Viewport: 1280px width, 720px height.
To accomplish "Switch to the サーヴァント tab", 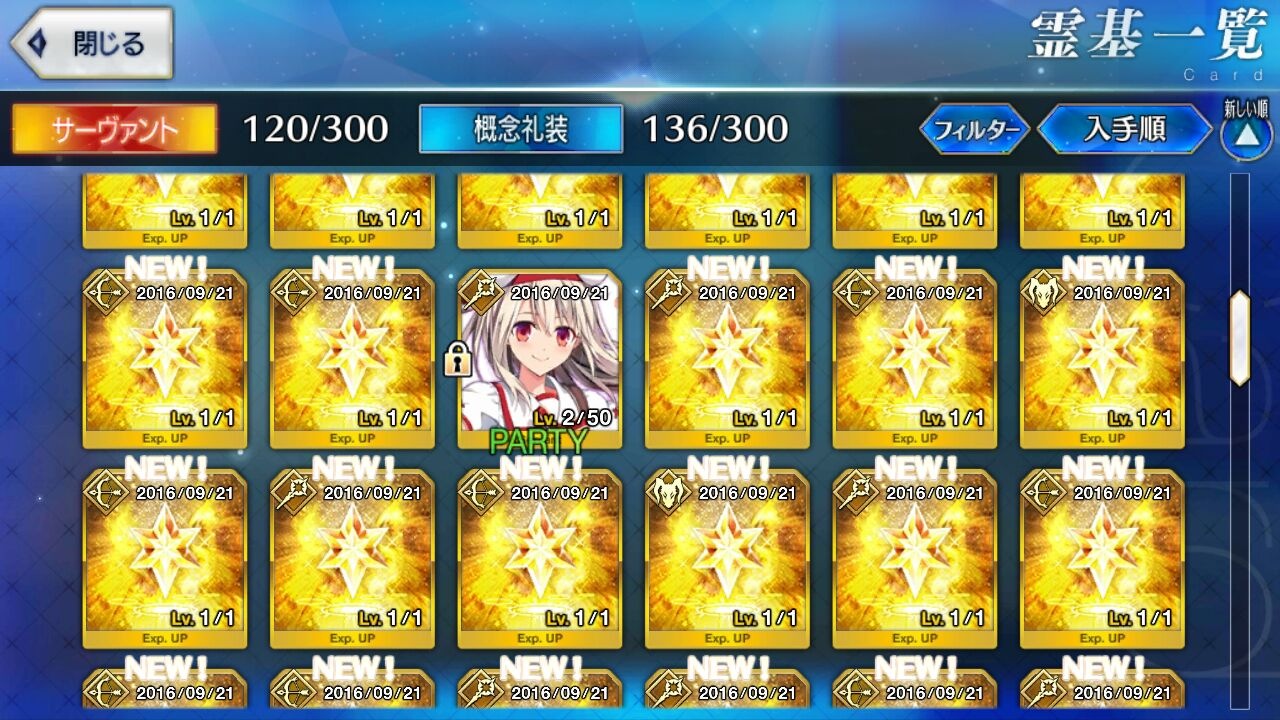I will point(115,130).
